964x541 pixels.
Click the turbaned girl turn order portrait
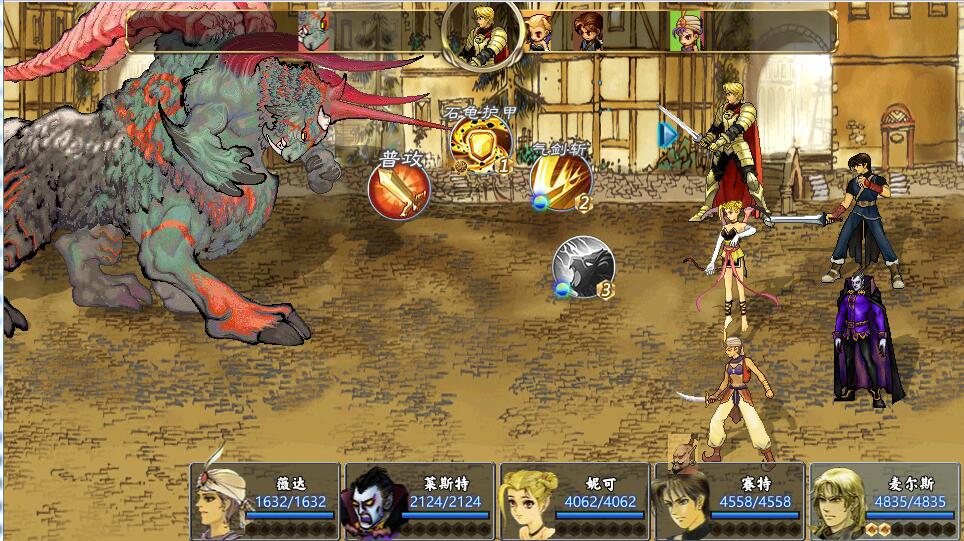coord(686,31)
